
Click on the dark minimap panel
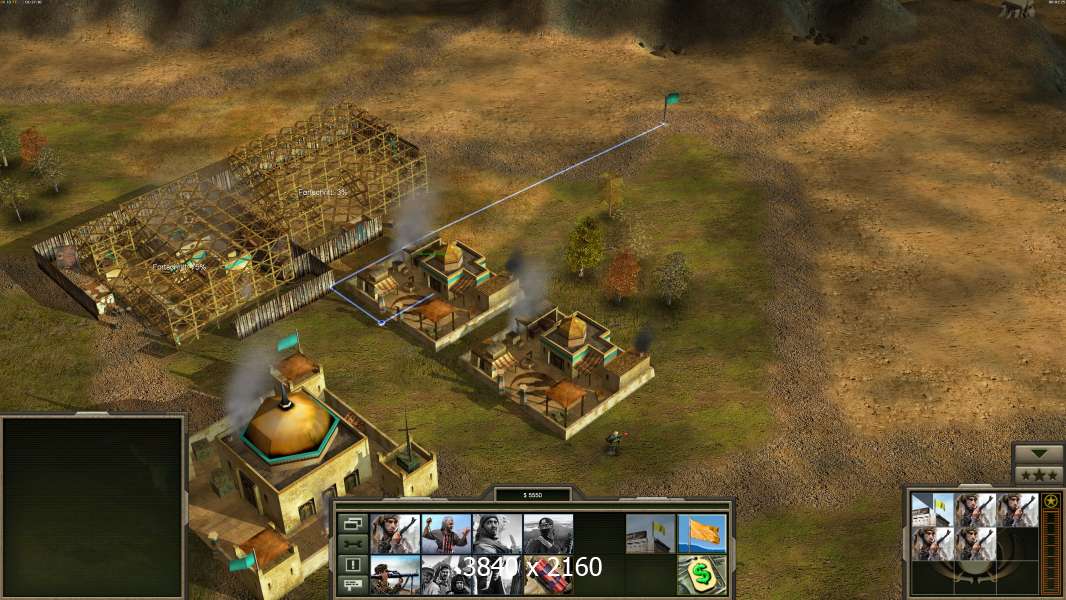pyautogui.click(x=93, y=506)
